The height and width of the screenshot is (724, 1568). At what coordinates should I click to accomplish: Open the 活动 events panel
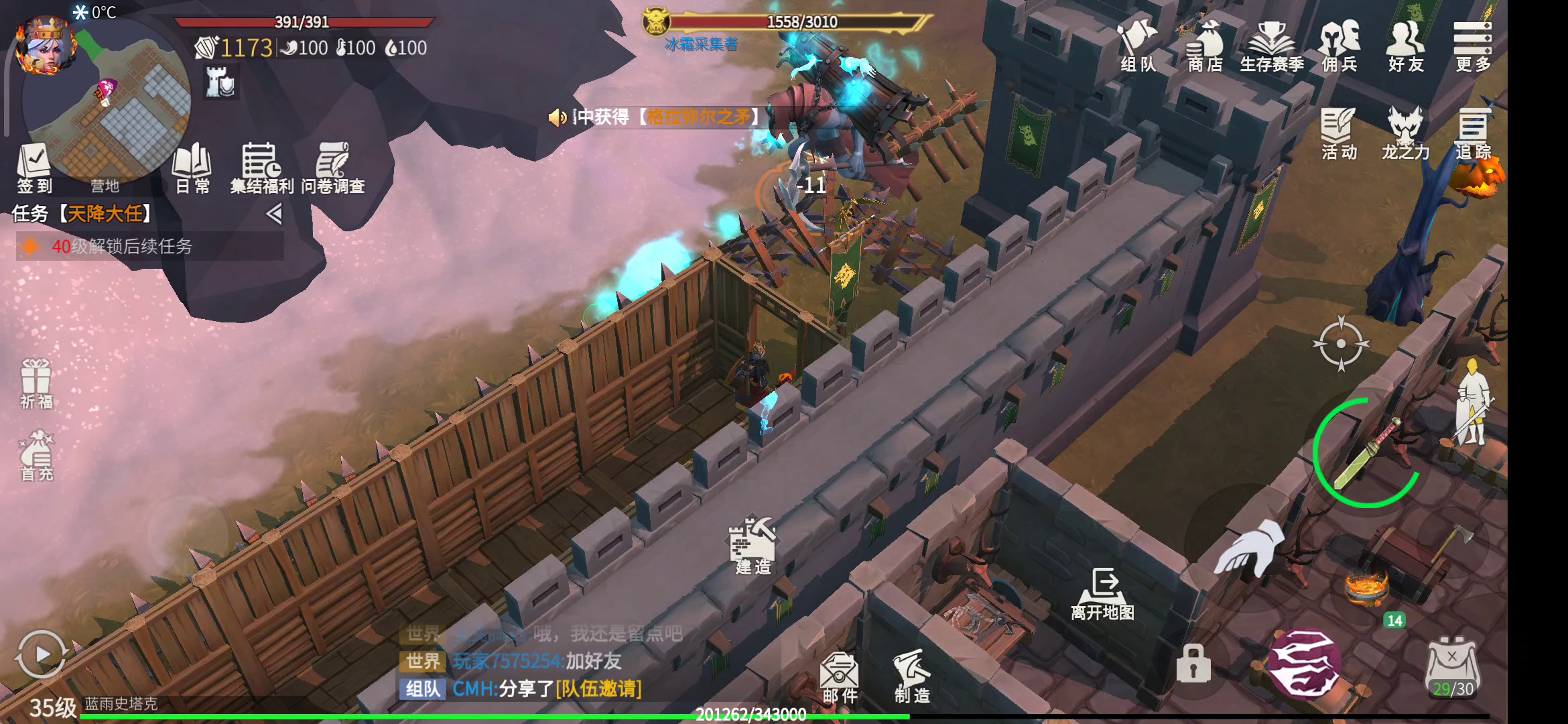pos(1339,133)
